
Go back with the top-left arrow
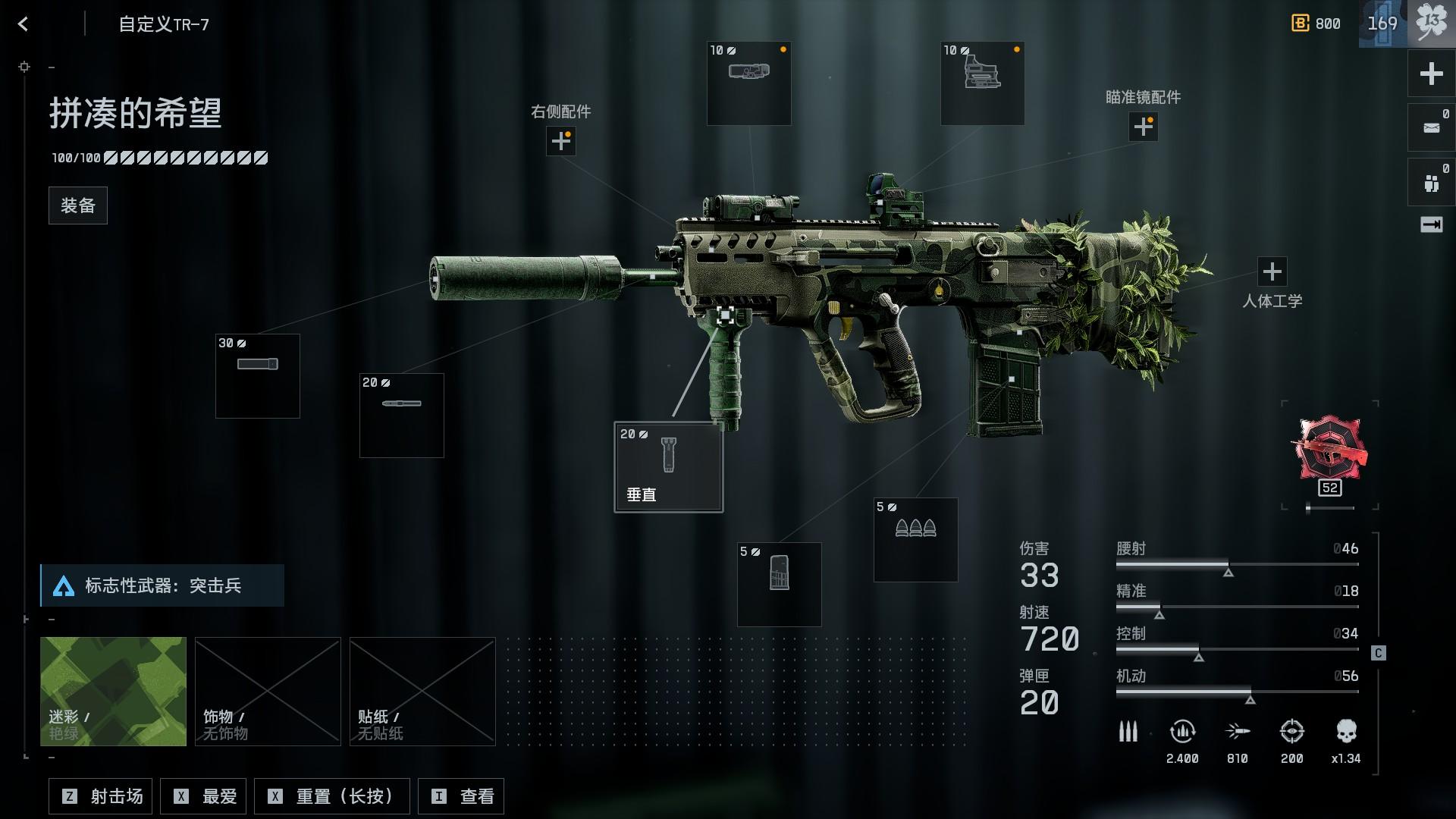[24, 24]
